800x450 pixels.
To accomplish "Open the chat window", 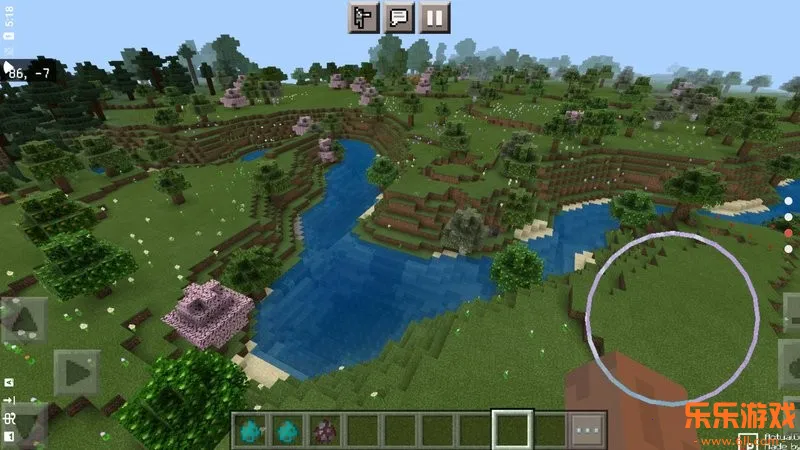I will click(x=399, y=17).
